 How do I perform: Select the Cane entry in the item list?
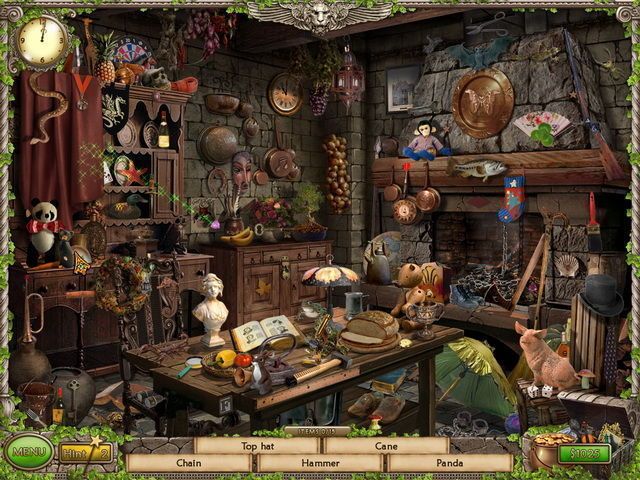pyautogui.click(x=385, y=445)
